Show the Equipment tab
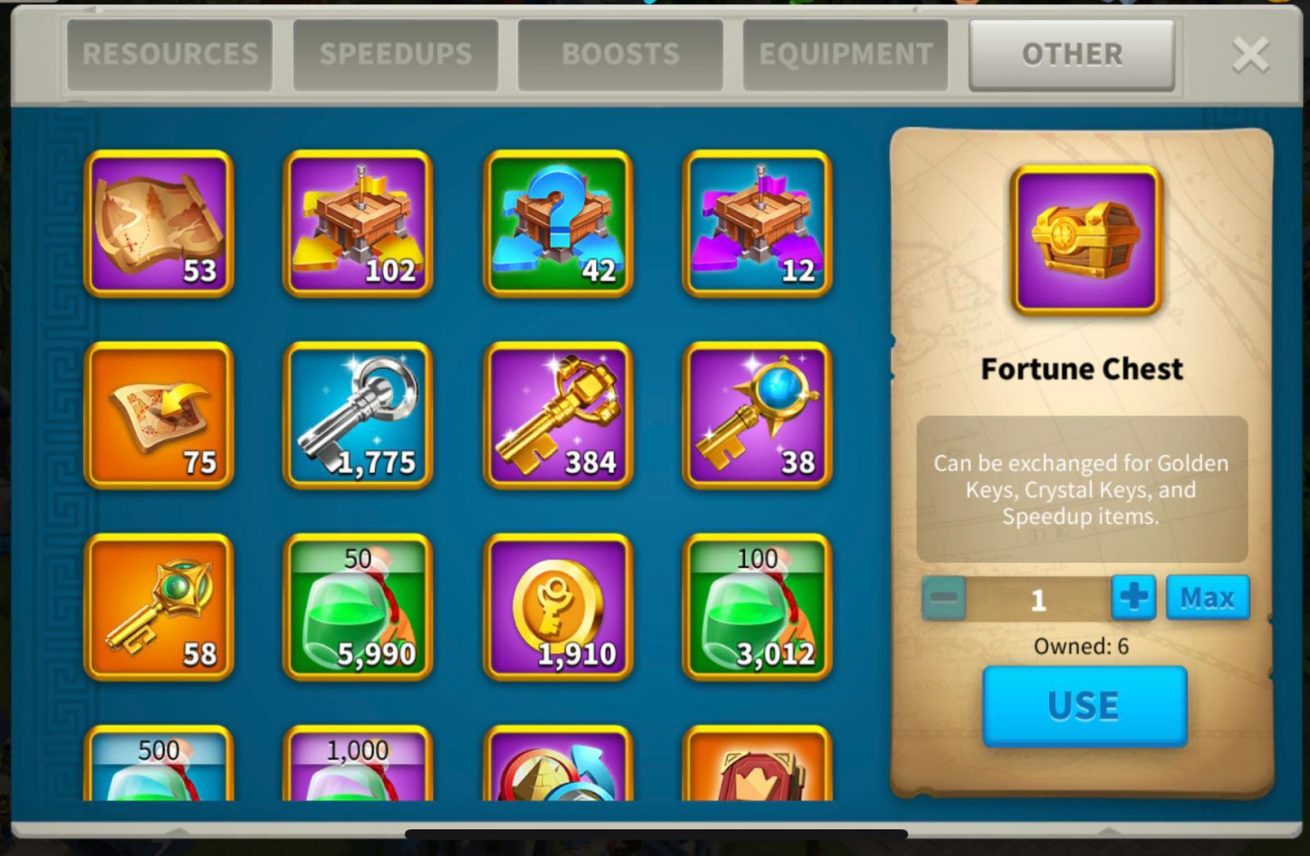The width and height of the screenshot is (1310, 856). 845,54
